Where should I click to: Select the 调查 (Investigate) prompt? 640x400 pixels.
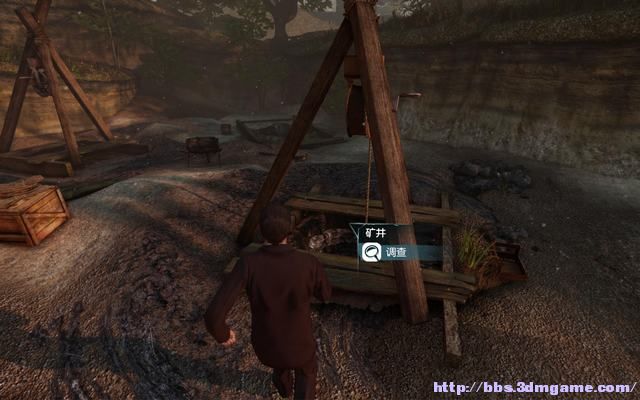396,254
